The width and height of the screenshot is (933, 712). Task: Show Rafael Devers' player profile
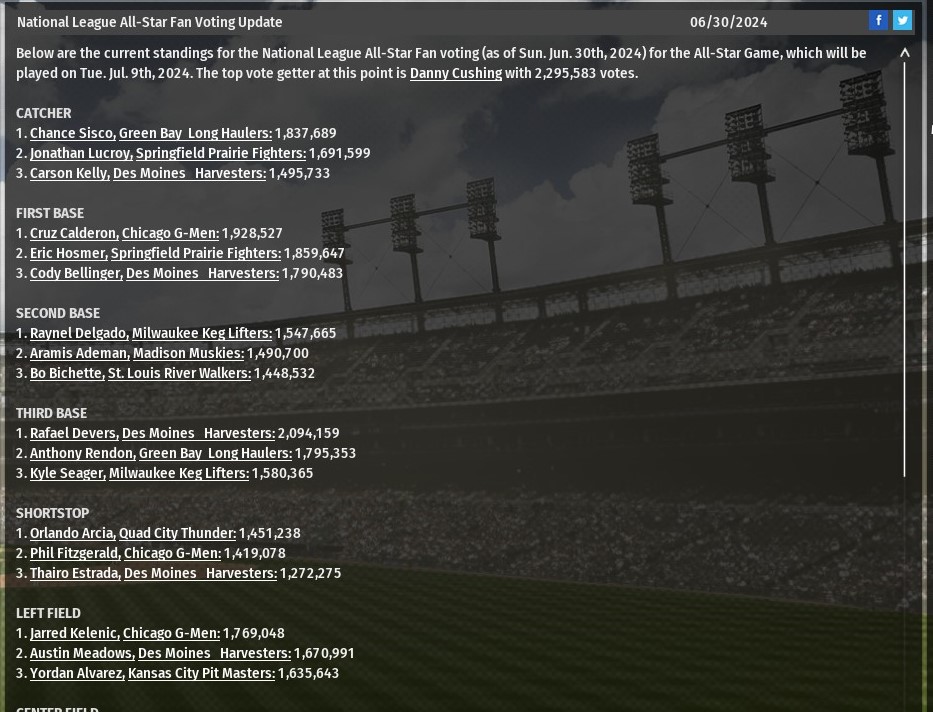tap(73, 433)
